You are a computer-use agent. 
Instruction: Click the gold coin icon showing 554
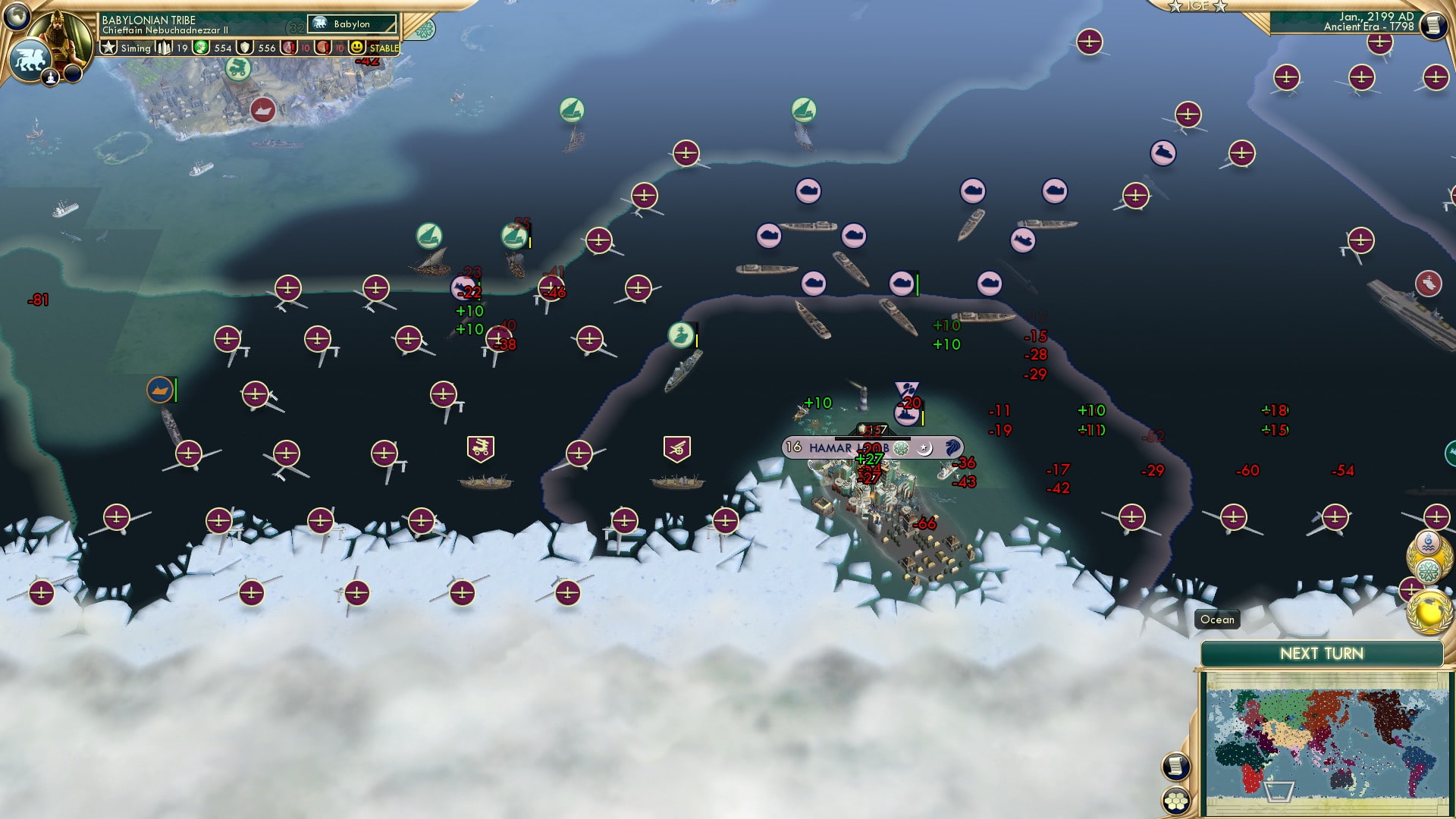[199, 47]
